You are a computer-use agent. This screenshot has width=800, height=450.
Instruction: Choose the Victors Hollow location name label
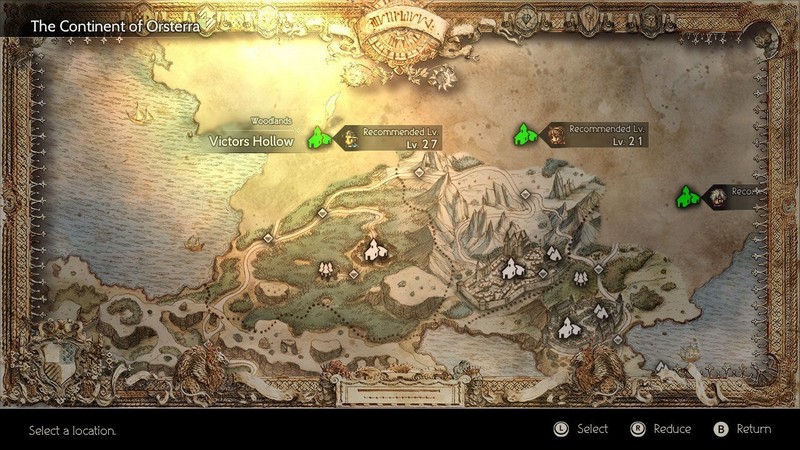[251, 141]
